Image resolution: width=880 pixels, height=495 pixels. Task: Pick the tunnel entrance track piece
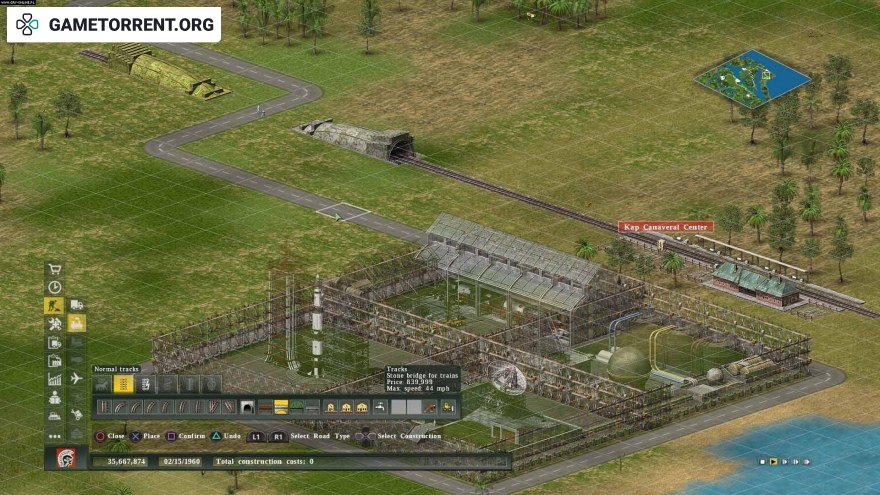pos(247,407)
